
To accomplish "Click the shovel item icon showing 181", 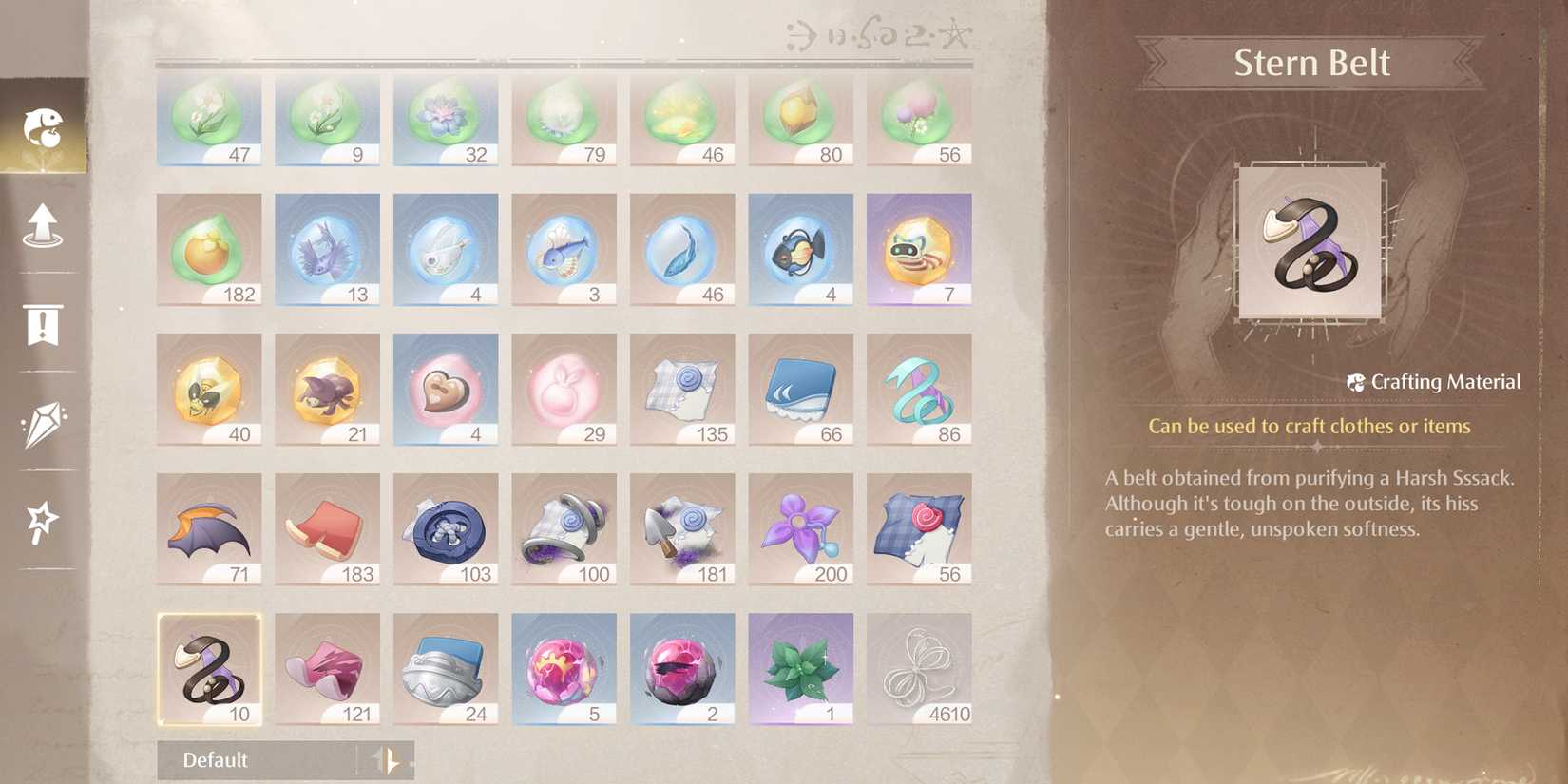I will tap(682, 527).
